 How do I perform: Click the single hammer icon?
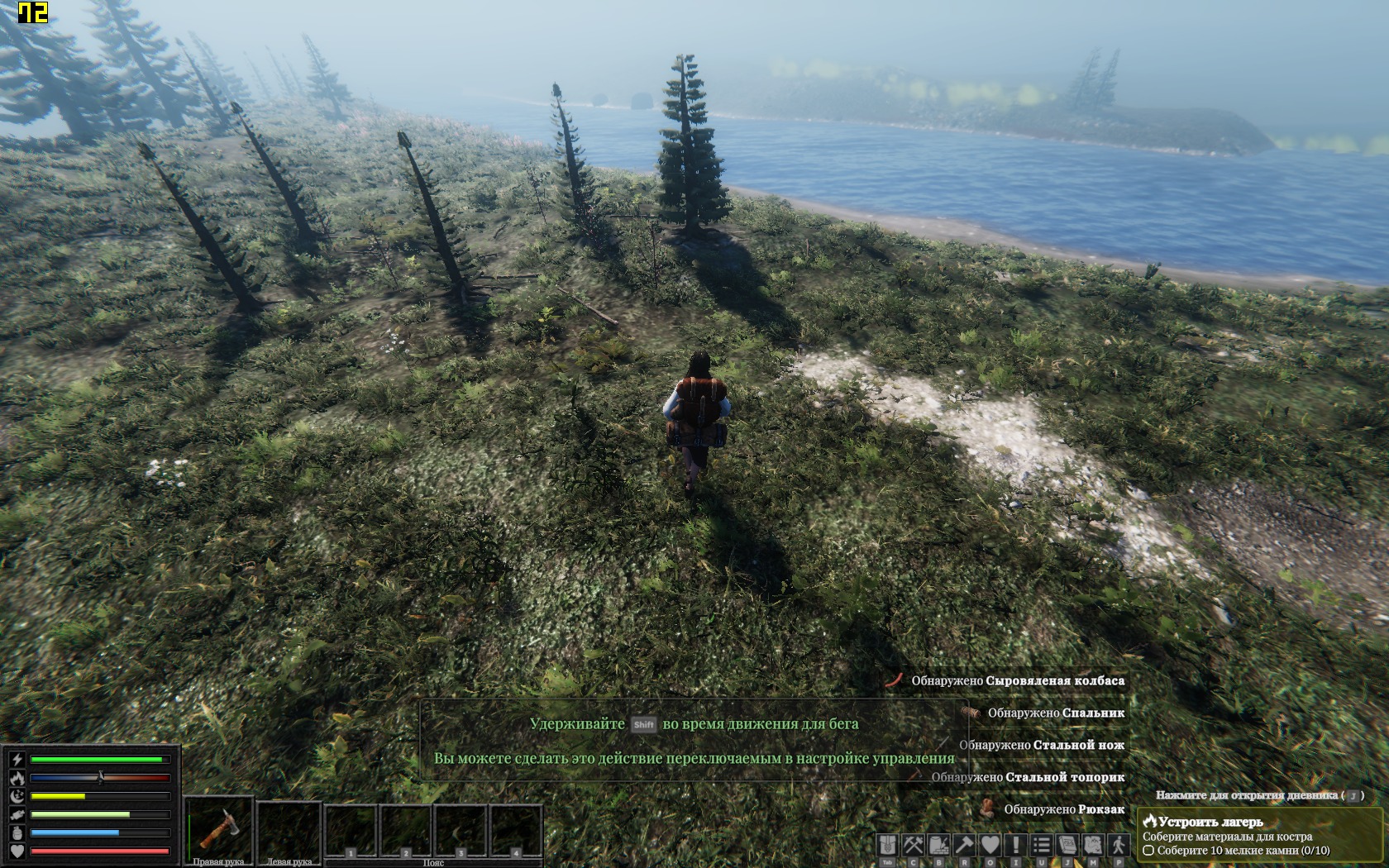[965, 845]
